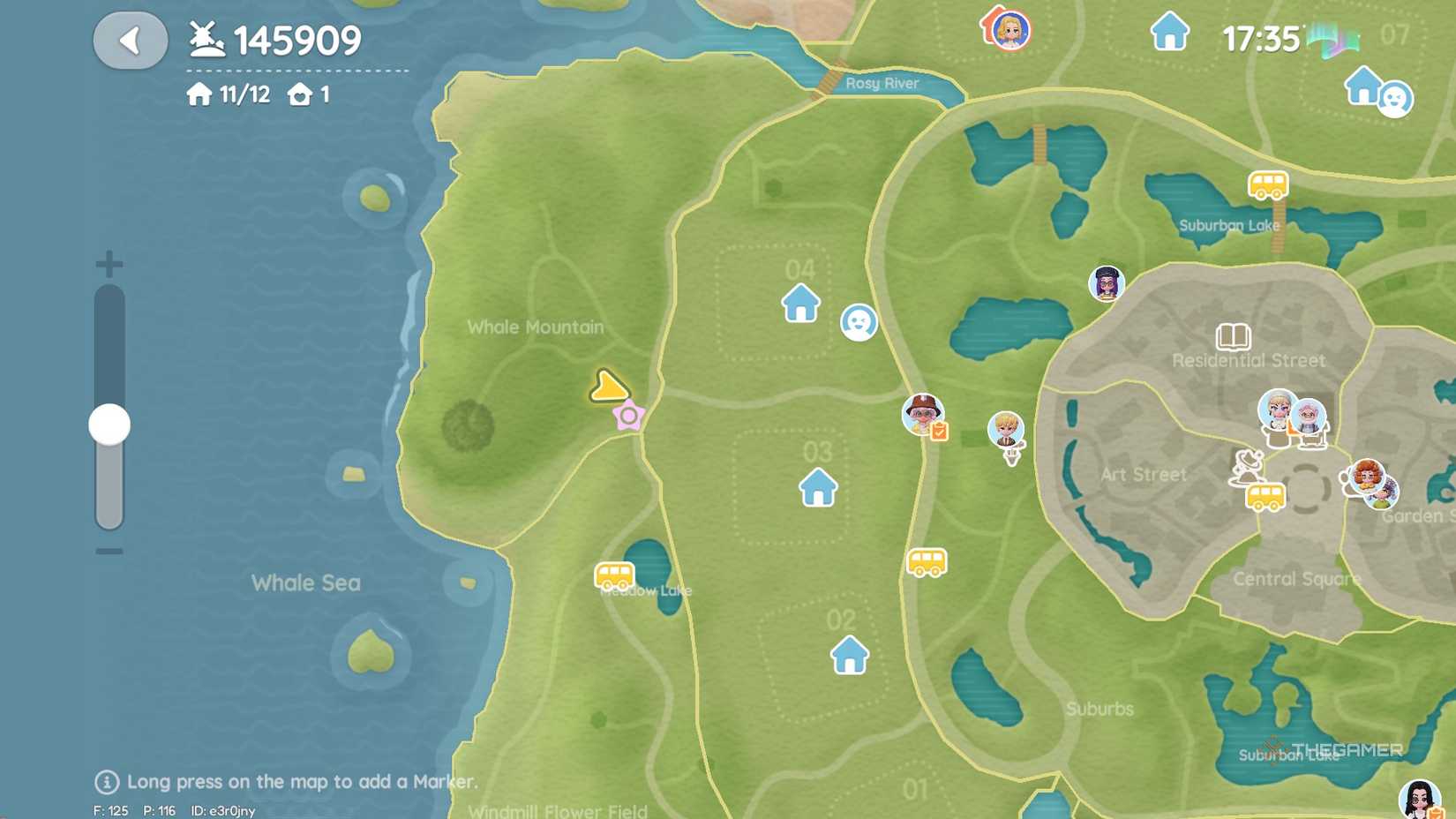Select the pink flower marker below the player arrow
The image size is (1456, 819).
(629, 414)
